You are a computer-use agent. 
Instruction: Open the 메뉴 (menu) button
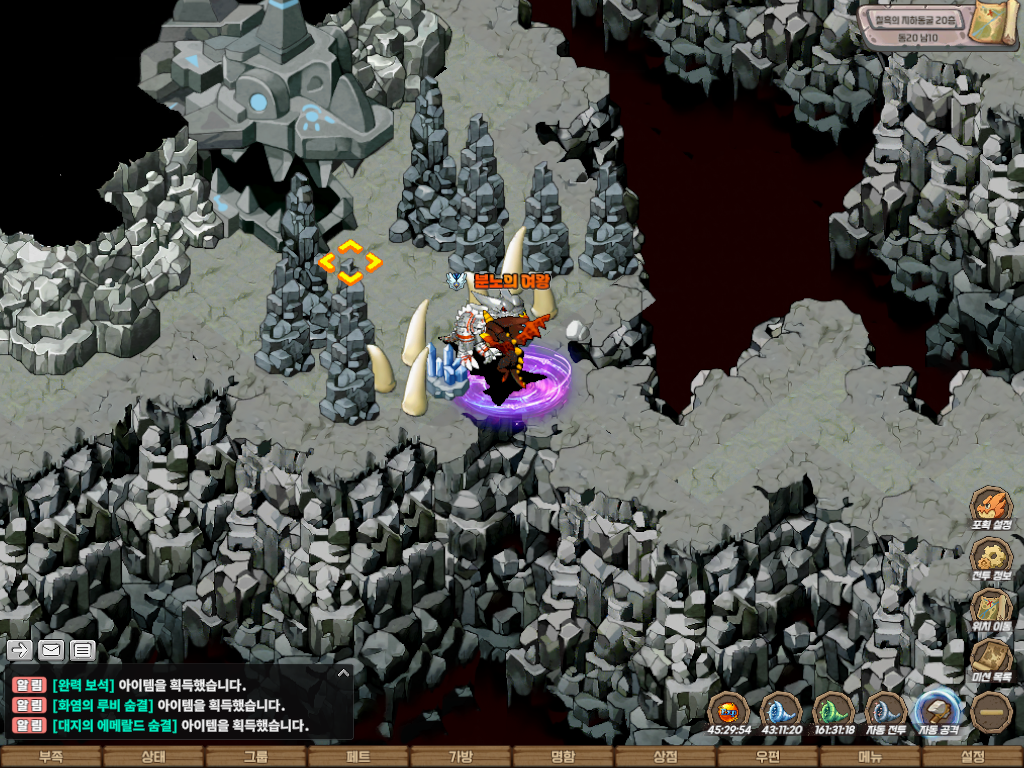pos(870,757)
